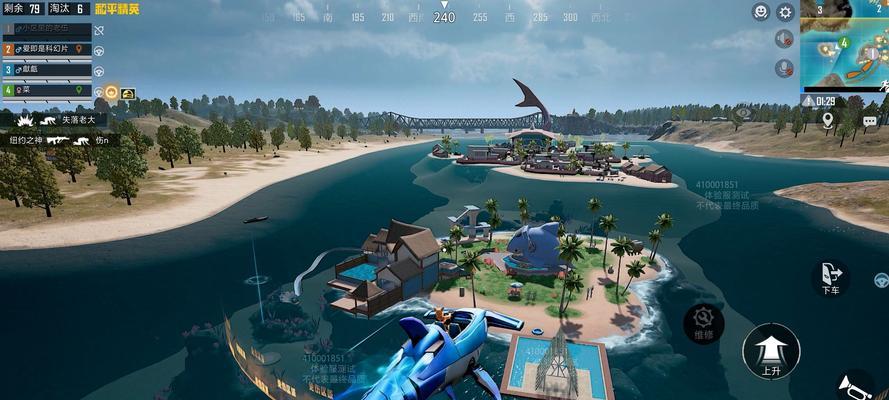Tap the 上升 ascend arrow button
Image resolution: width=889 pixels, height=400 pixels.
pos(770,351)
